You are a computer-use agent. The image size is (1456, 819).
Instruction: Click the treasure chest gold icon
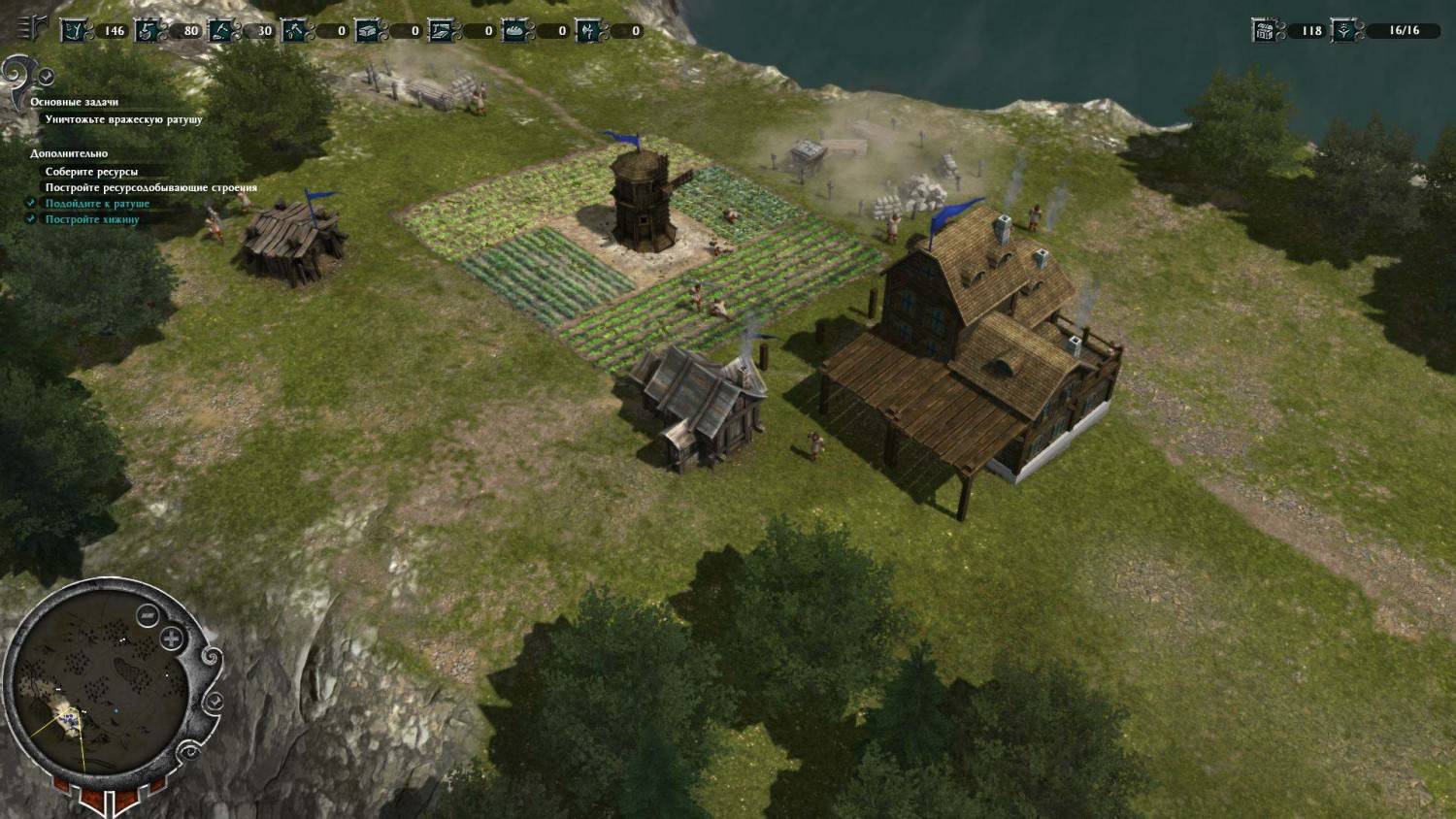coord(1264,30)
